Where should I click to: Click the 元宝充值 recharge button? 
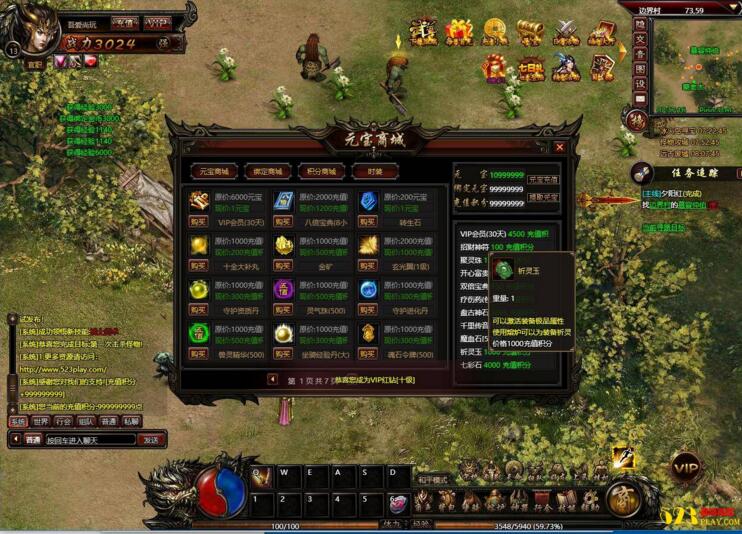[x=543, y=179]
